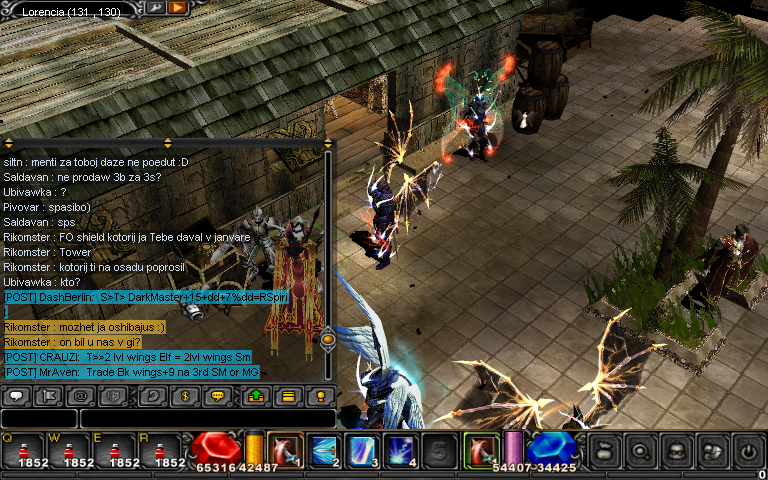Click the orange play arrow button
The width and height of the screenshot is (768, 480).
pos(178,7)
